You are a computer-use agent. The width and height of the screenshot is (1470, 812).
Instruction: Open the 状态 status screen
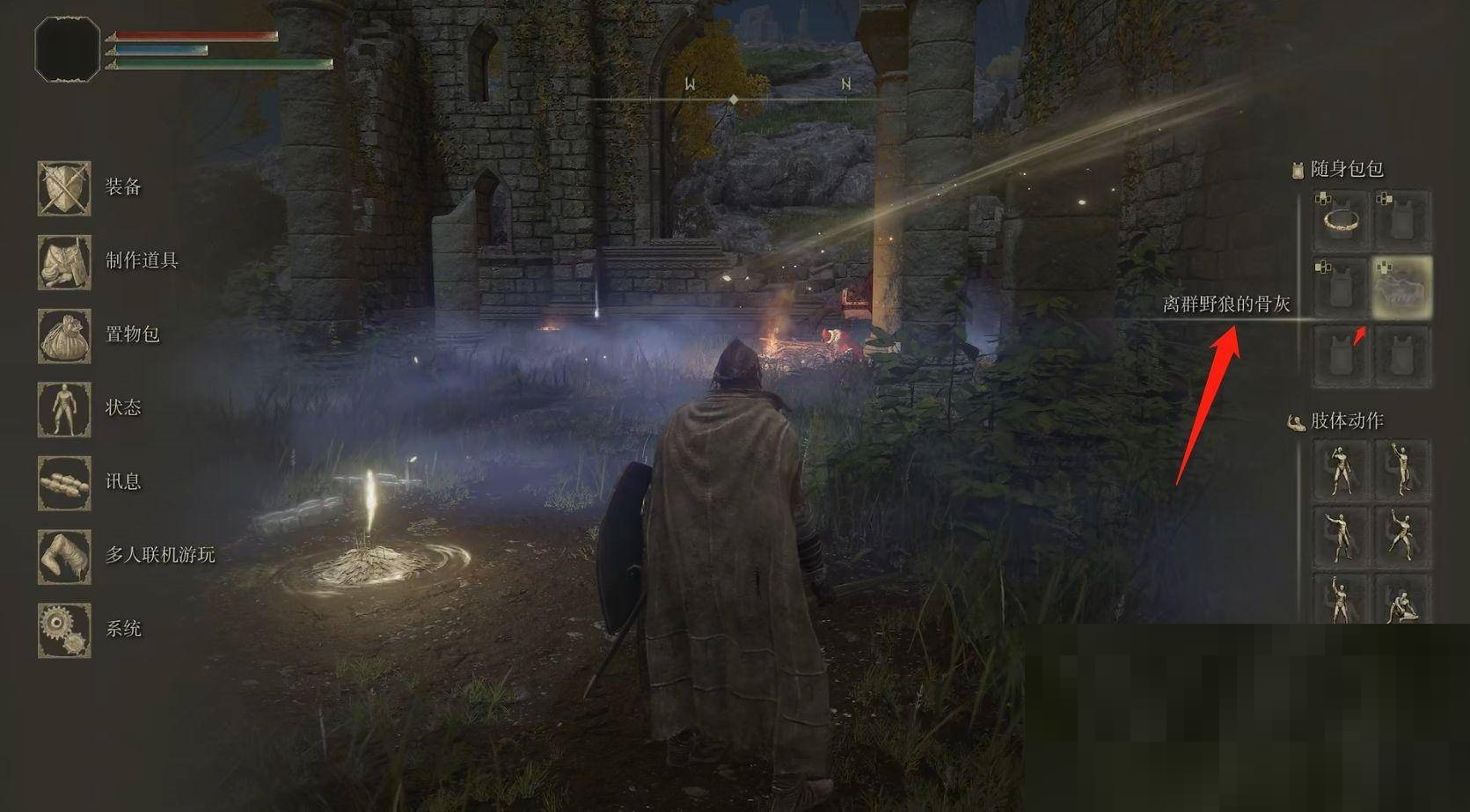point(64,409)
